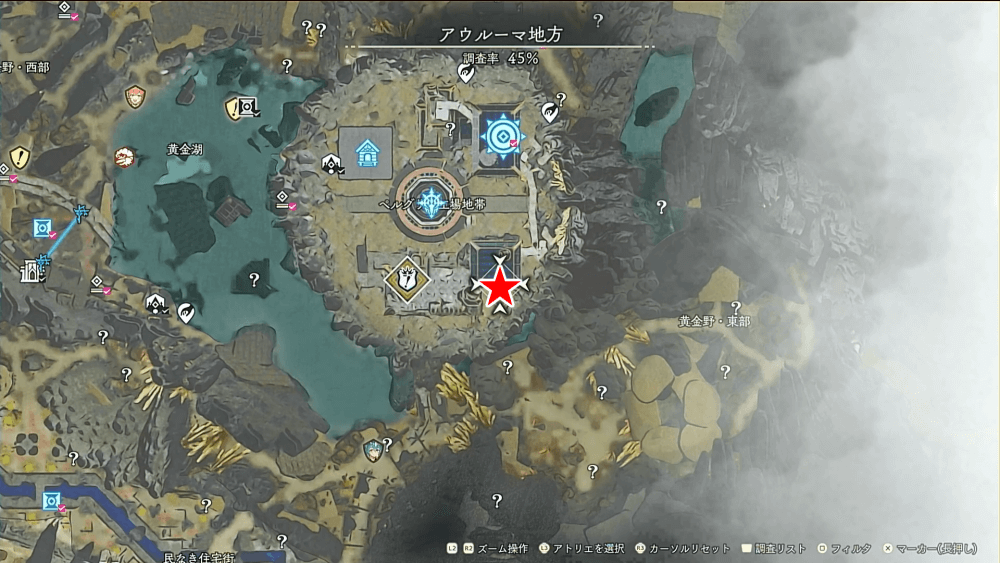Select the blue house atelier marker
Screen dimensions: 1000x563
pyautogui.click(x=366, y=153)
